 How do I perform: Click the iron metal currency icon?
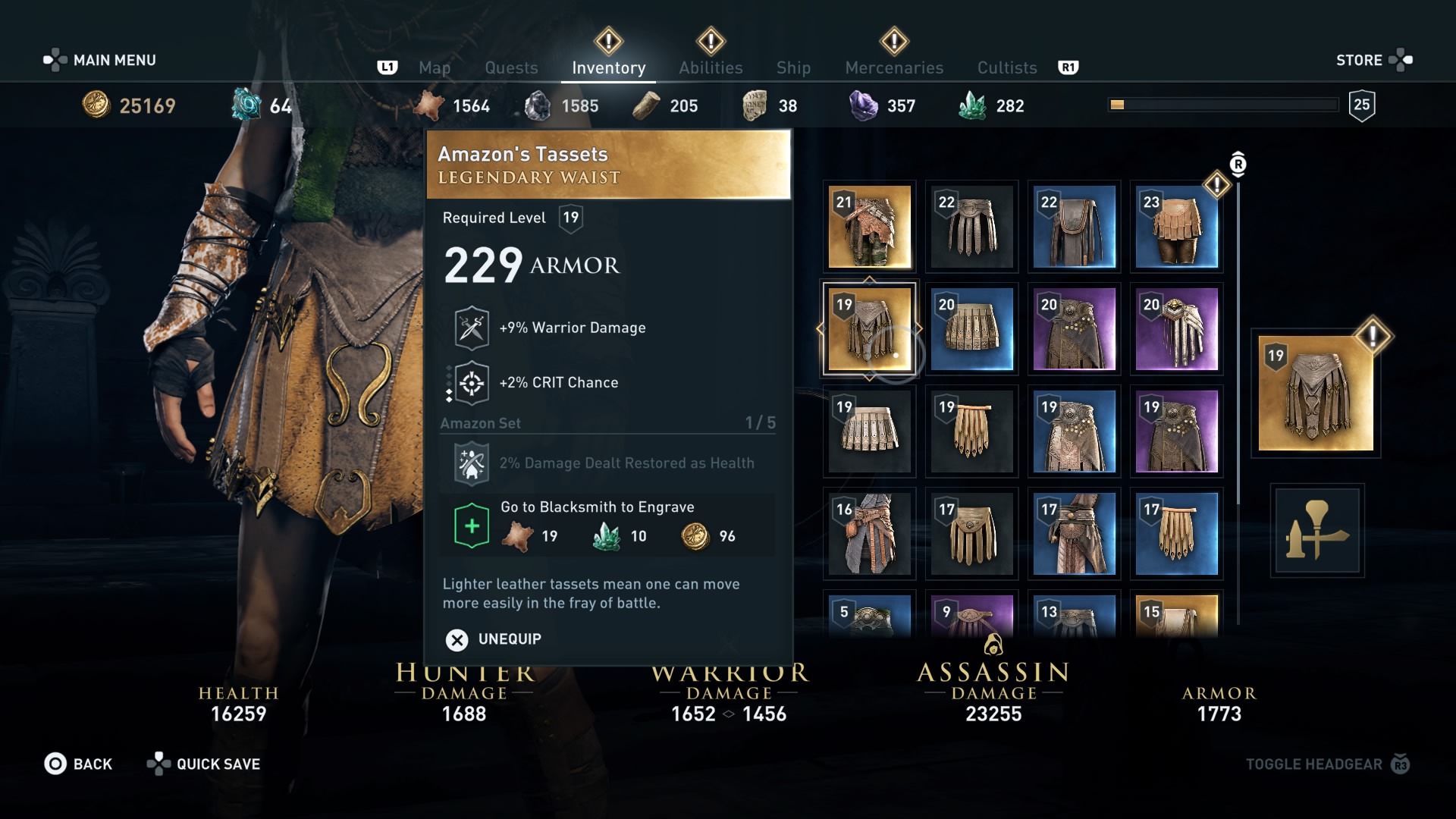point(538,105)
